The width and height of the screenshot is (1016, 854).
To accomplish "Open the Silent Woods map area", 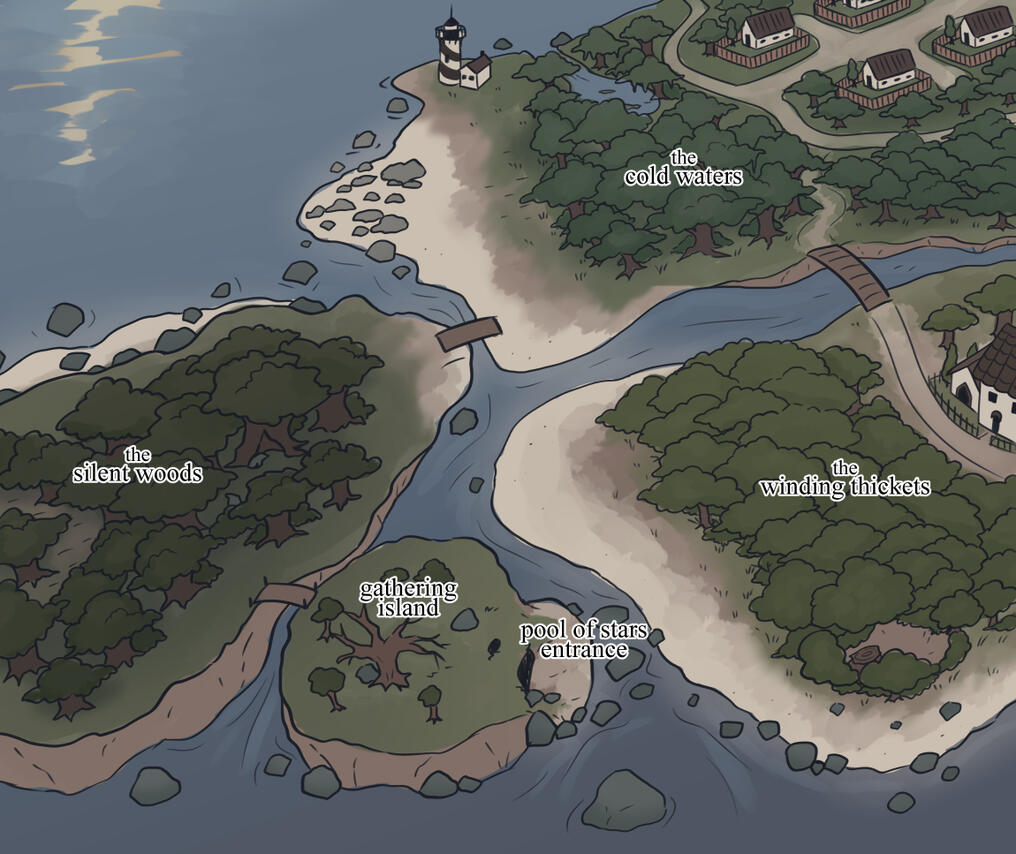I will pyautogui.click(x=137, y=467).
